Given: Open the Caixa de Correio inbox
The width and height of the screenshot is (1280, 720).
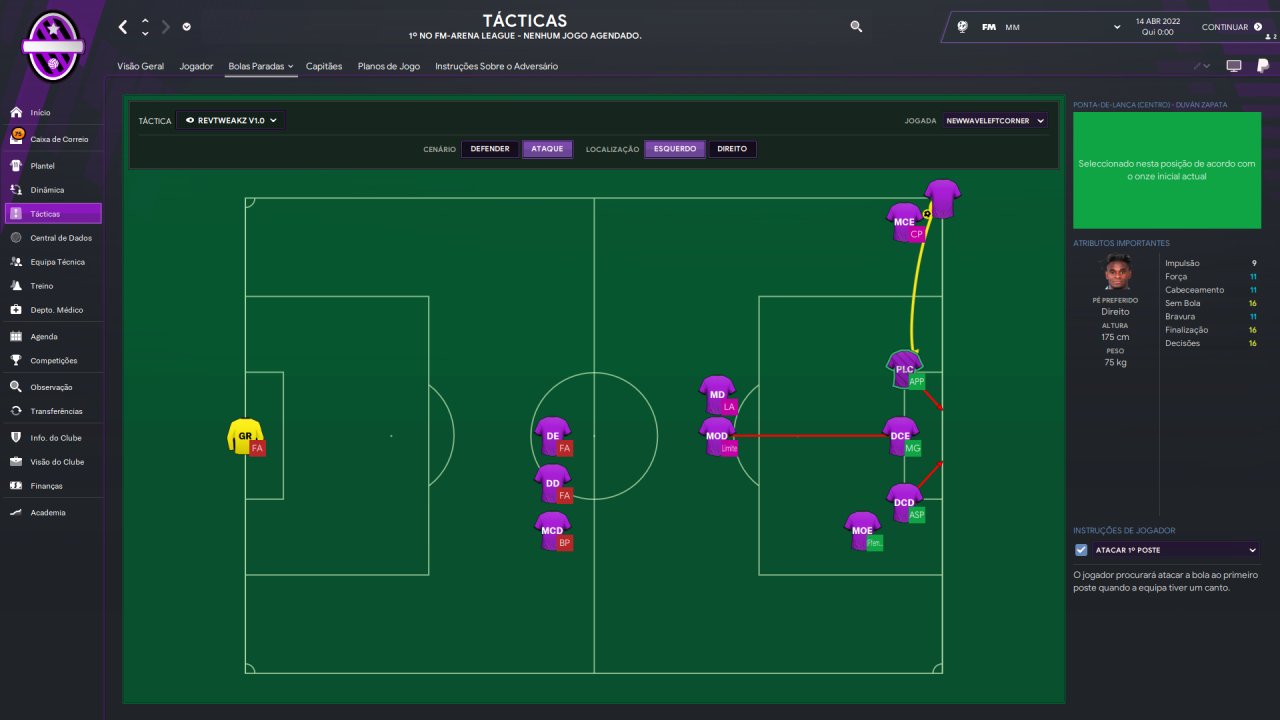Looking at the screenshot, I should 59,139.
